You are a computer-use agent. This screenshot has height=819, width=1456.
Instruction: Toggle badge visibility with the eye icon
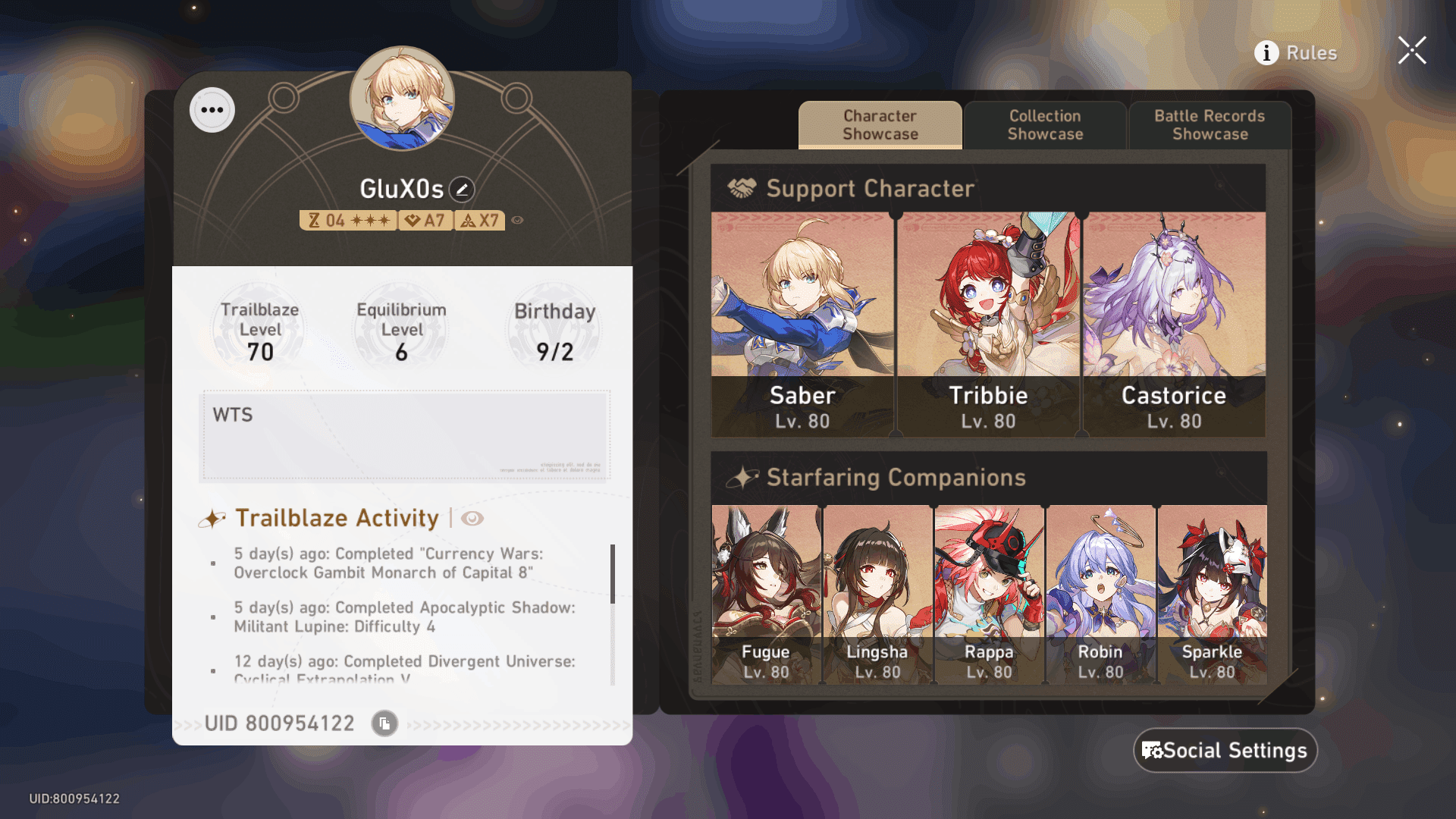(519, 220)
